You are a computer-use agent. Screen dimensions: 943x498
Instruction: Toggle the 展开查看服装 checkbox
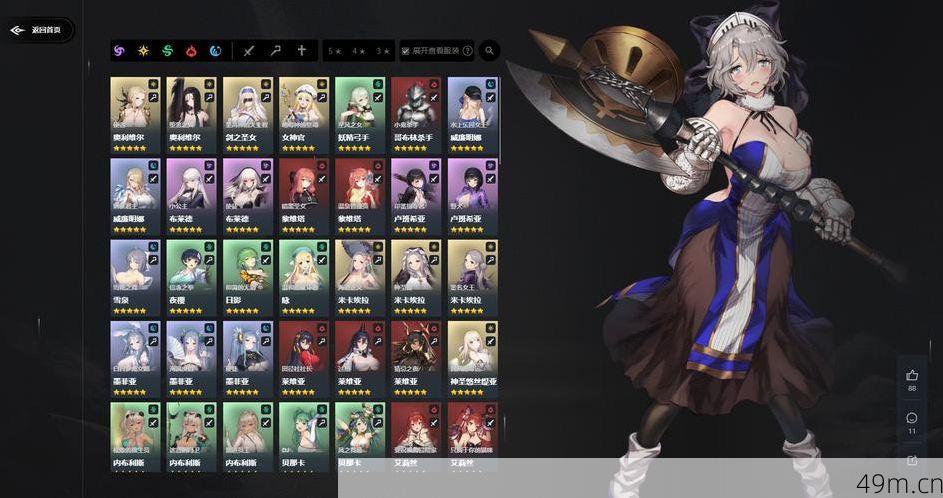(x=406, y=51)
